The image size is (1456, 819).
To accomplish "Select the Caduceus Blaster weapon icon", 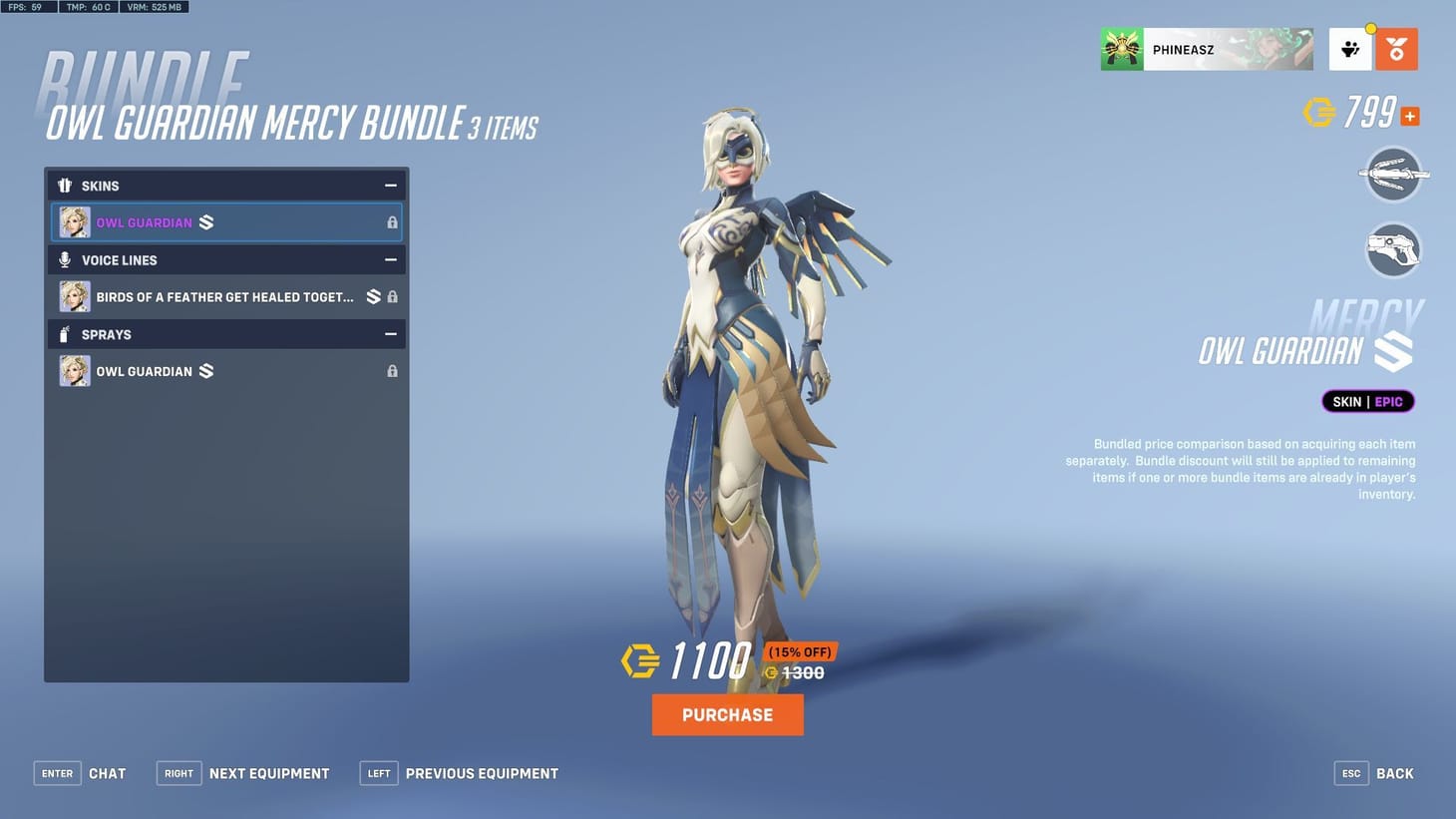I will [1392, 249].
